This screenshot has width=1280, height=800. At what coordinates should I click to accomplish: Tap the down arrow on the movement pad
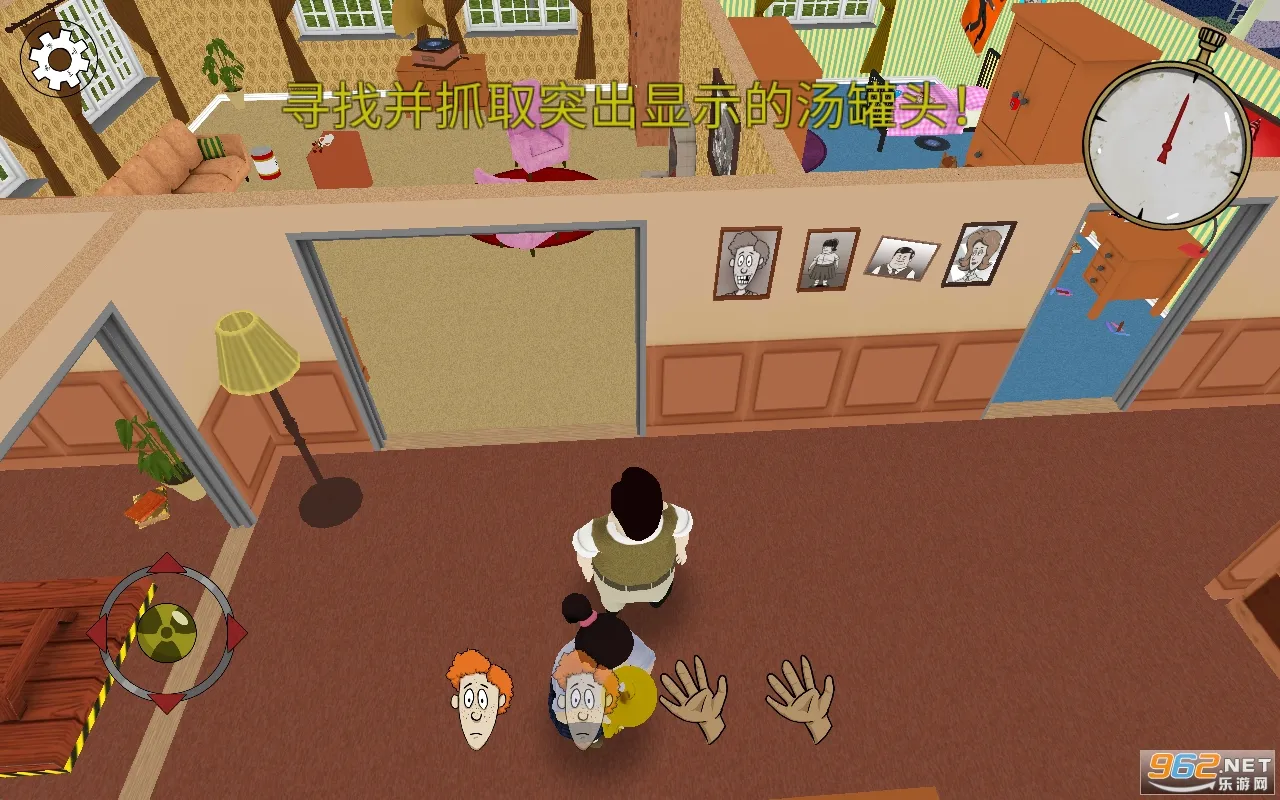(166, 701)
